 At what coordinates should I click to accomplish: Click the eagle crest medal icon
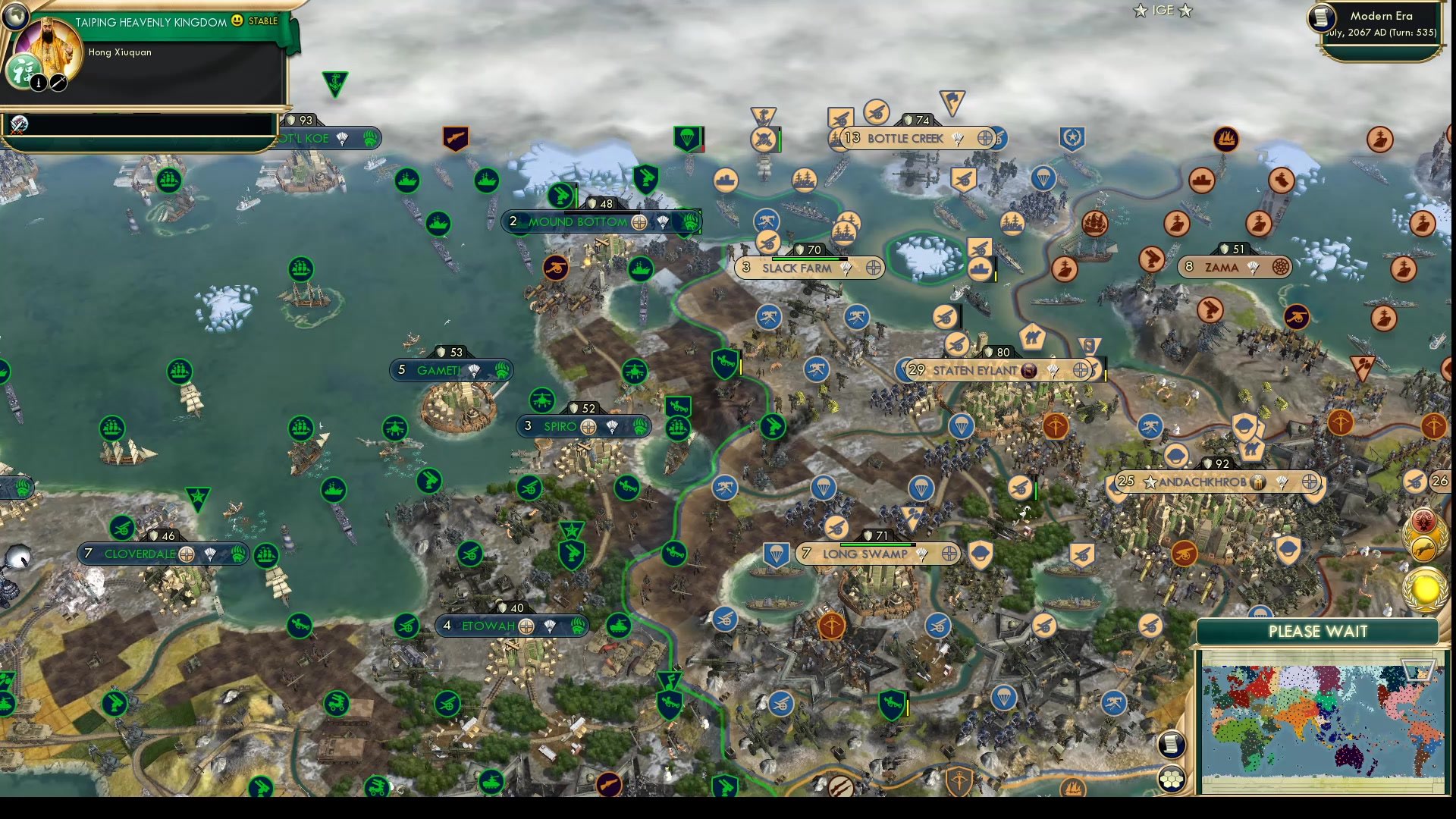(x=1423, y=520)
